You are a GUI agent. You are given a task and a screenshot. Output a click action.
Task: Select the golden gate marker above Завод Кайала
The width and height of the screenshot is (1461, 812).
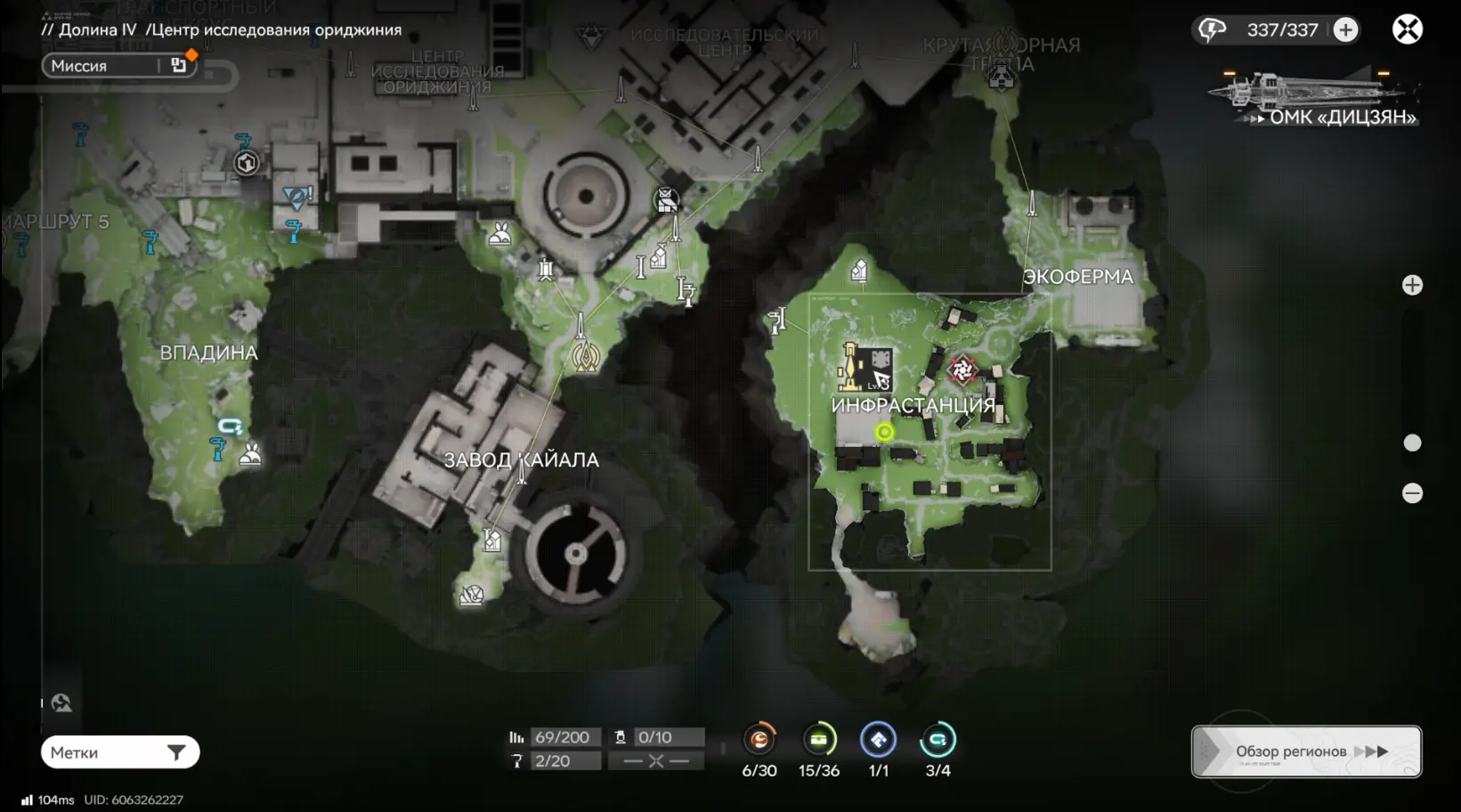(x=585, y=357)
